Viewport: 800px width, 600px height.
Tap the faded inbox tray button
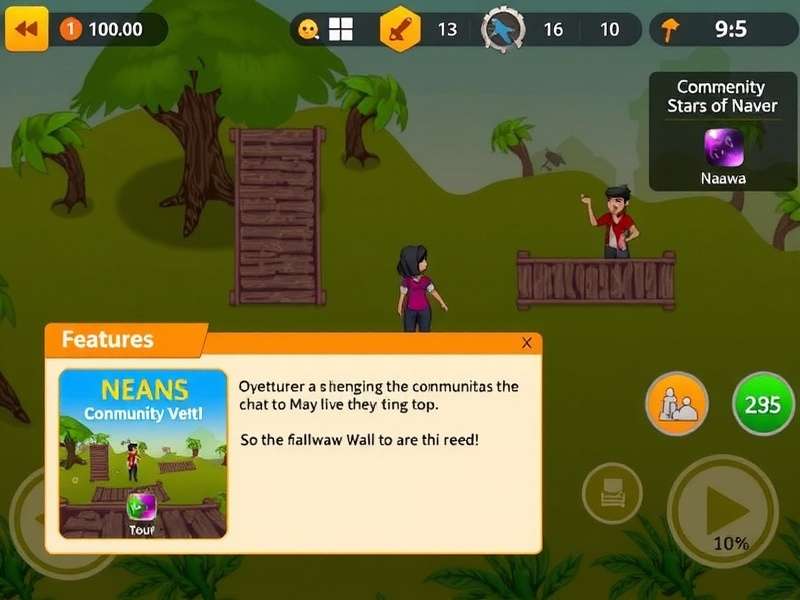(x=612, y=493)
